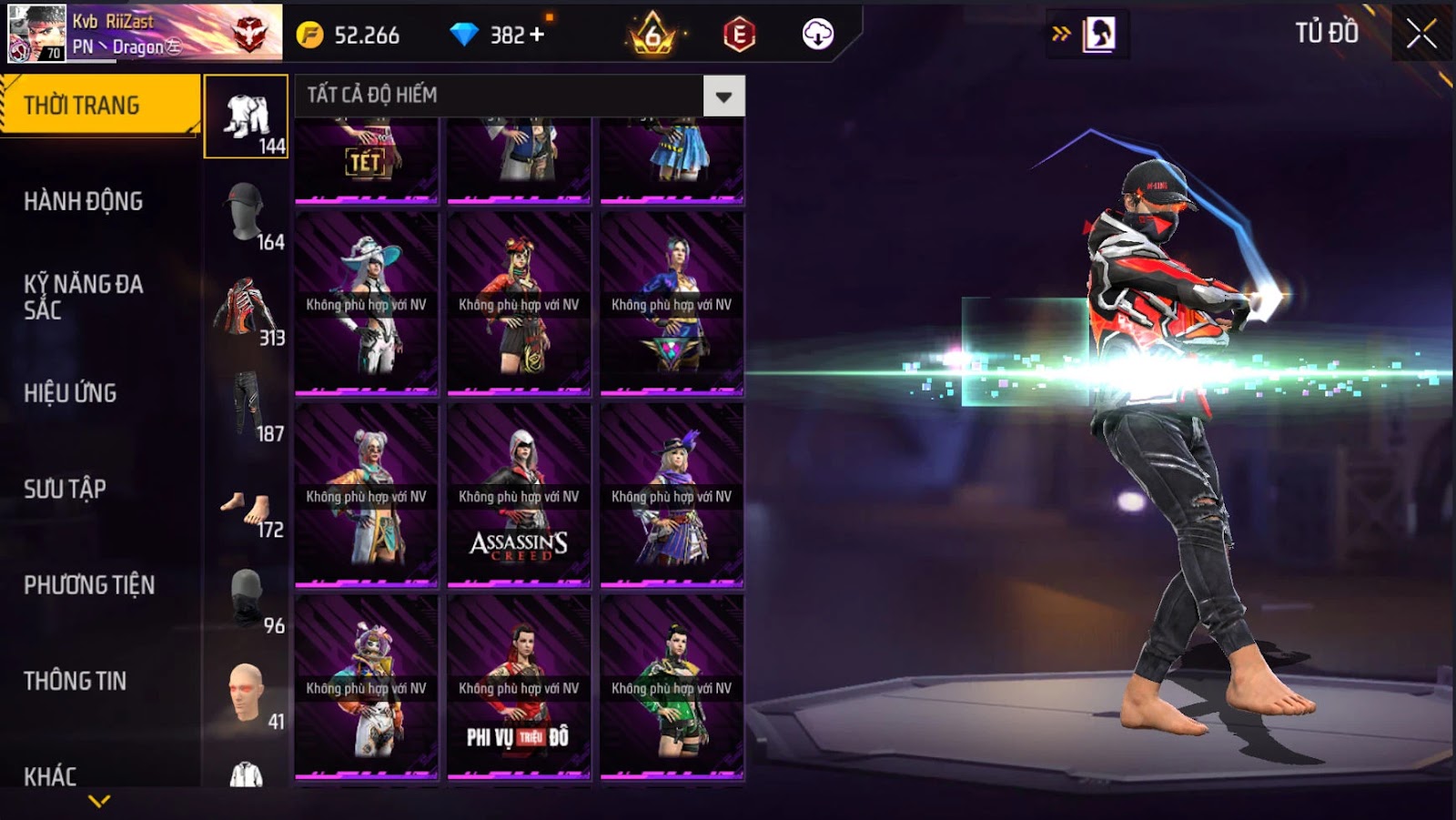
Task: Open the Phương Tiện category
Action: point(89,585)
